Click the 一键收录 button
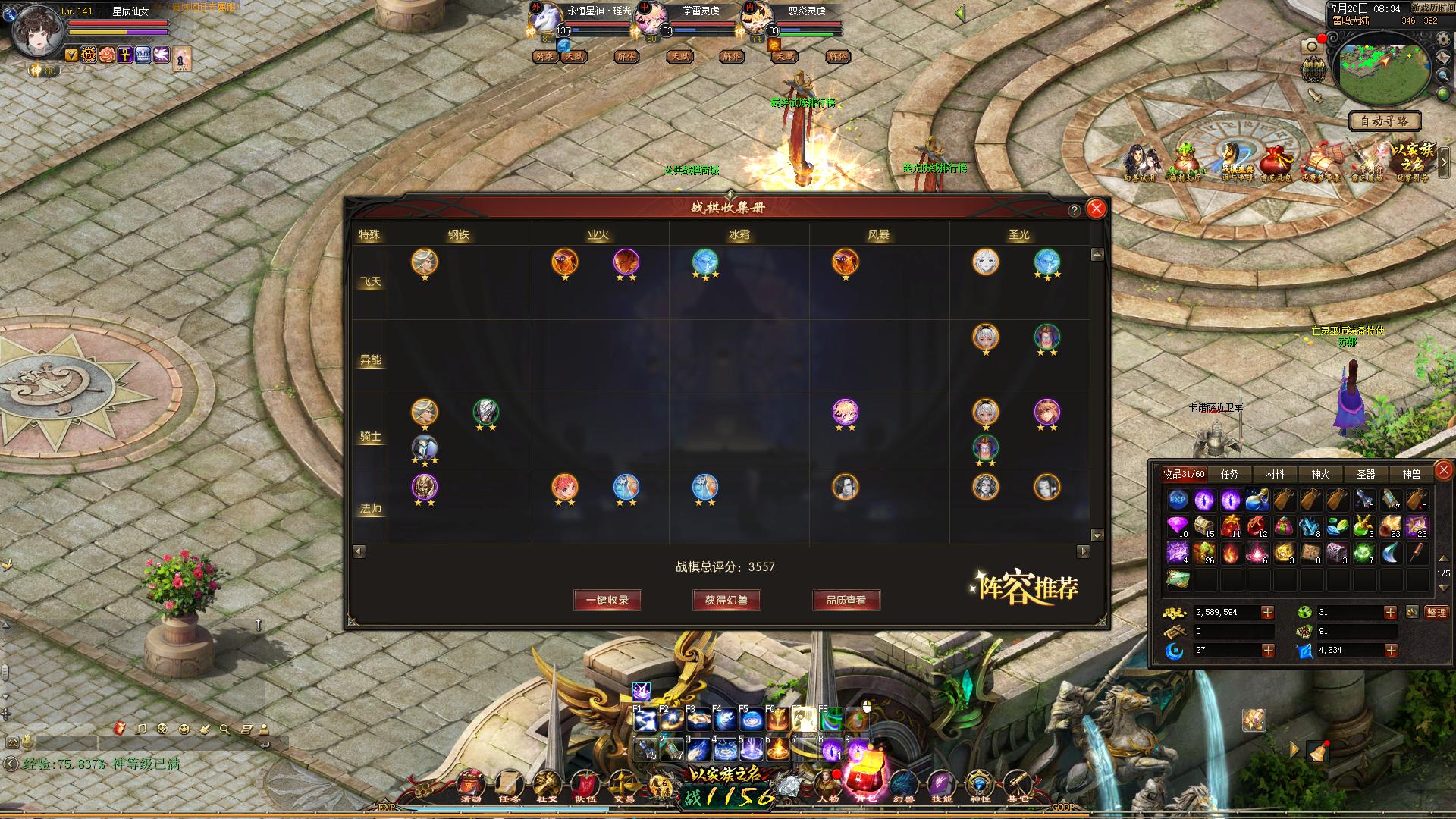Viewport: 1456px width, 819px height. coord(607,600)
